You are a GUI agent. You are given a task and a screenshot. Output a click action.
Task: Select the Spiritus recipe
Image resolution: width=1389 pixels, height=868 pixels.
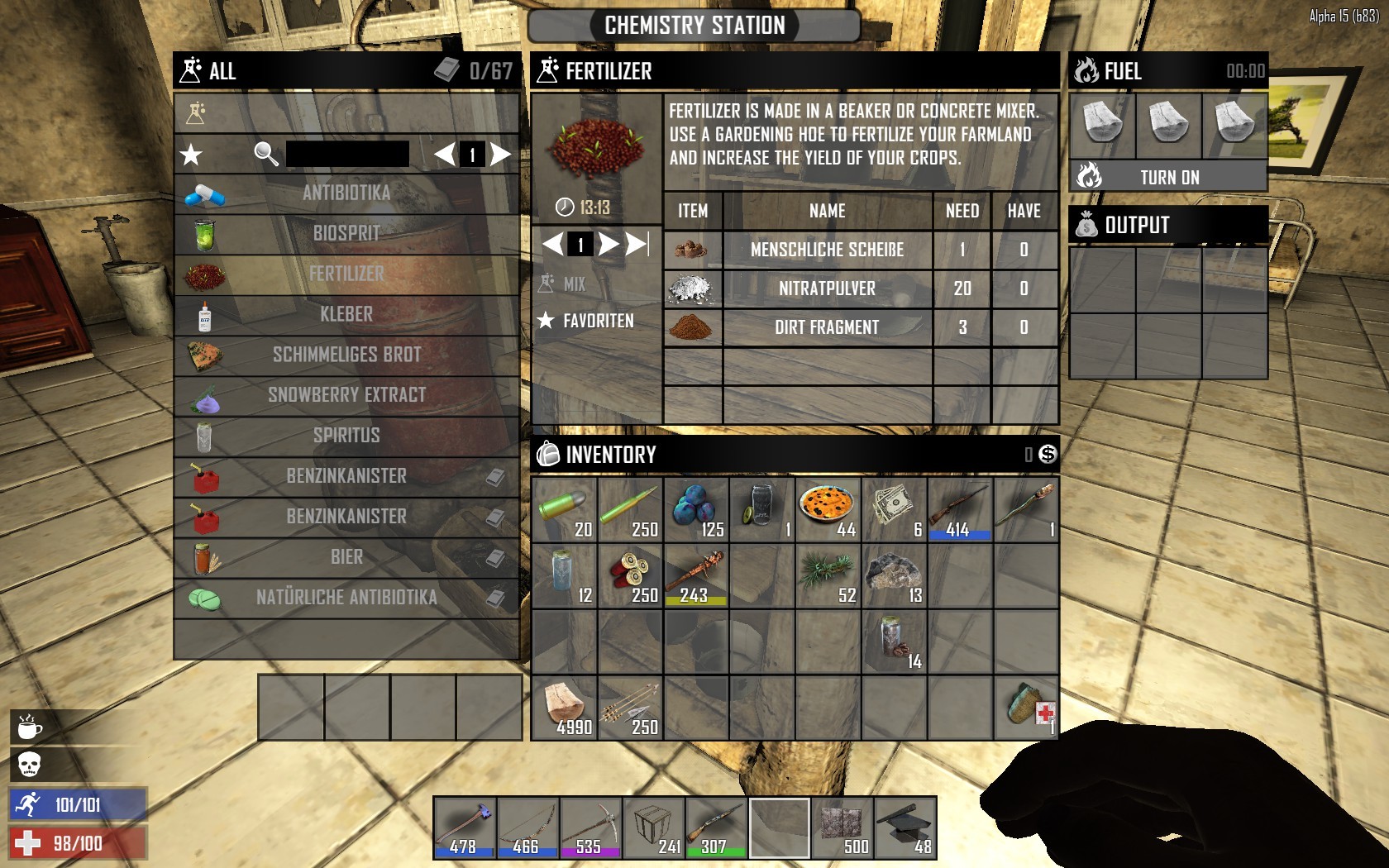pyautogui.click(x=346, y=436)
